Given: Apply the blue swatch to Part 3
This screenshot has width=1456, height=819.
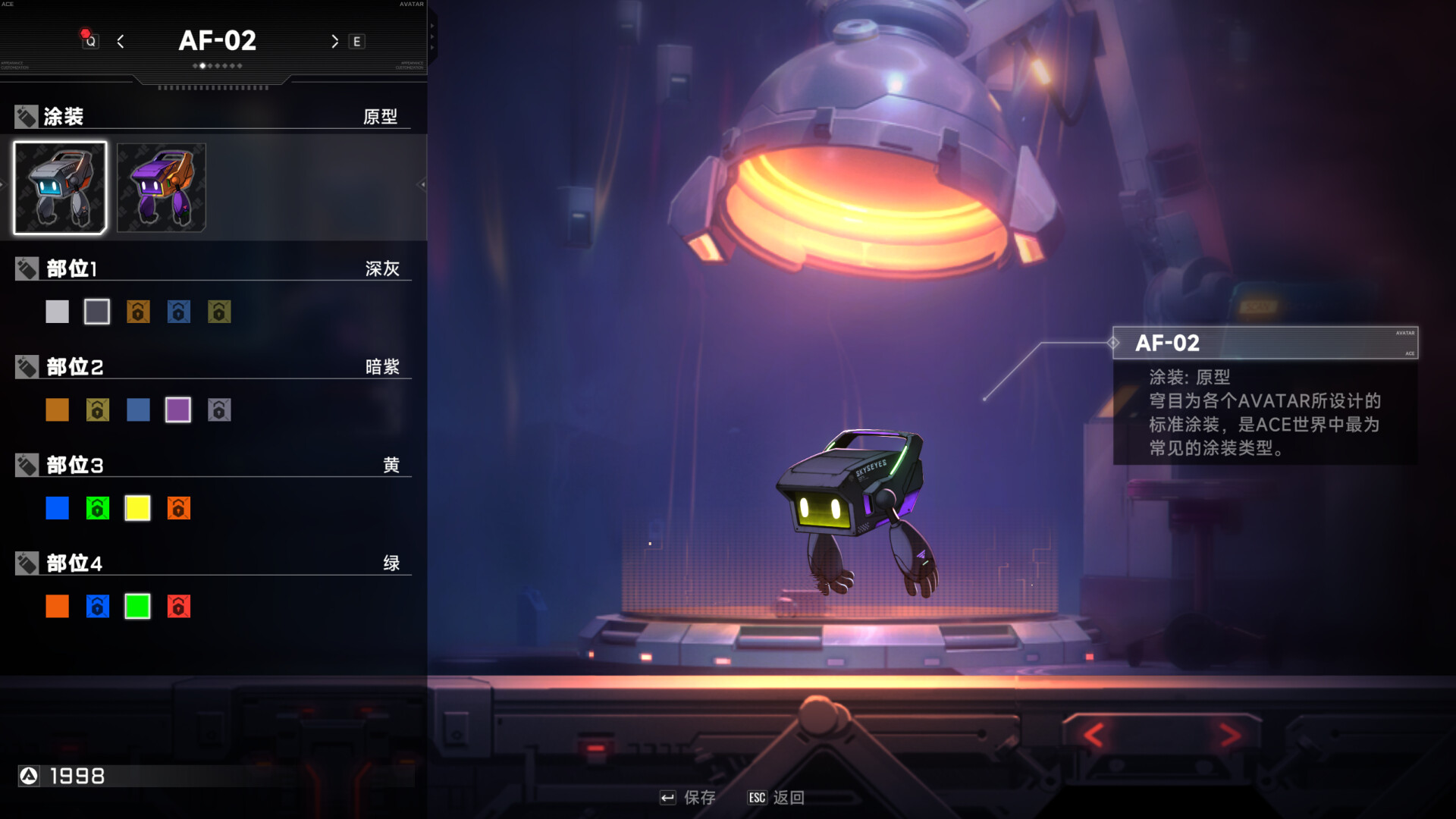Looking at the screenshot, I should (57, 508).
